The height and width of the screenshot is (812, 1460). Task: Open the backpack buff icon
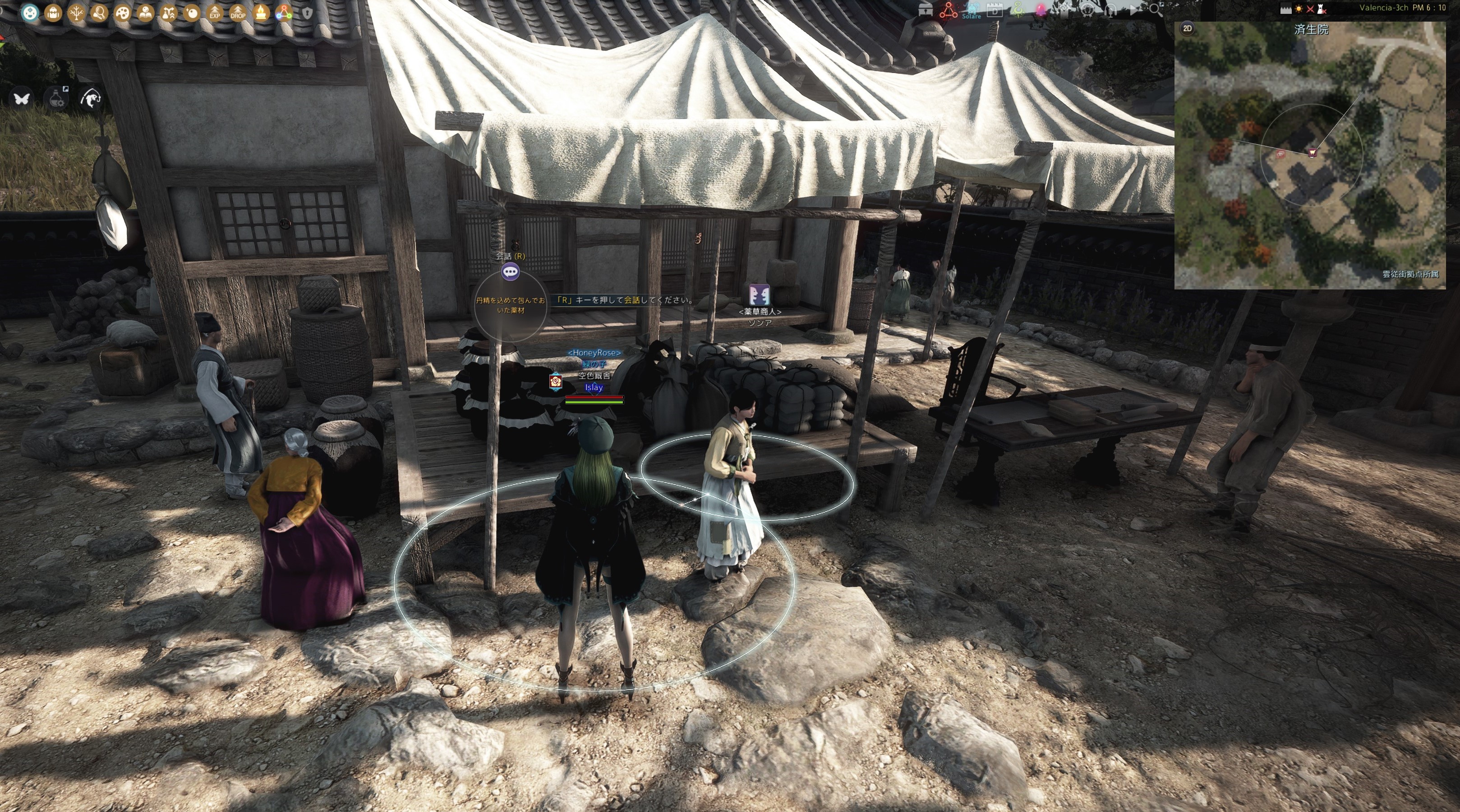point(53,13)
